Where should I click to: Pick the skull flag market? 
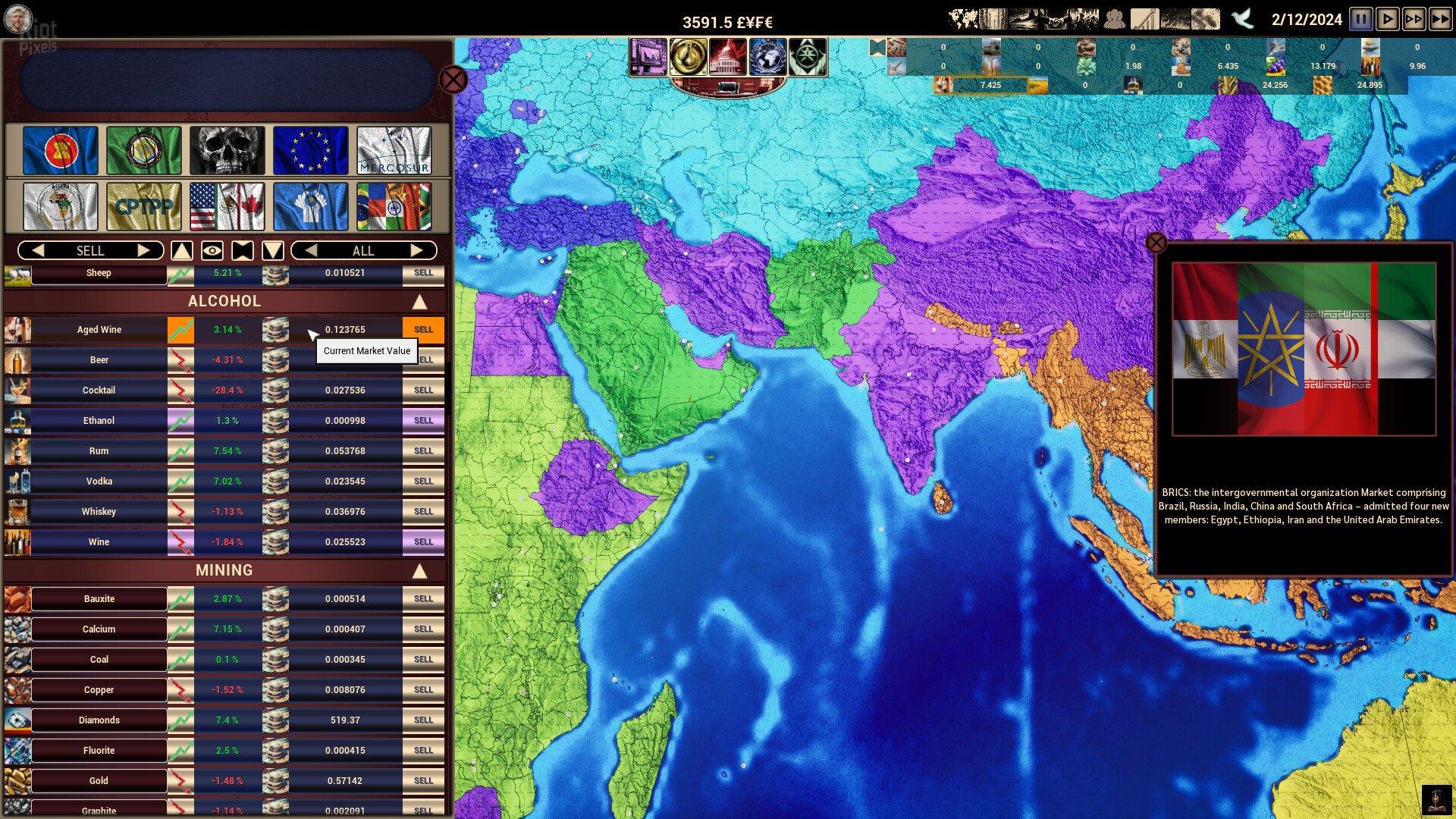[x=227, y=150]
